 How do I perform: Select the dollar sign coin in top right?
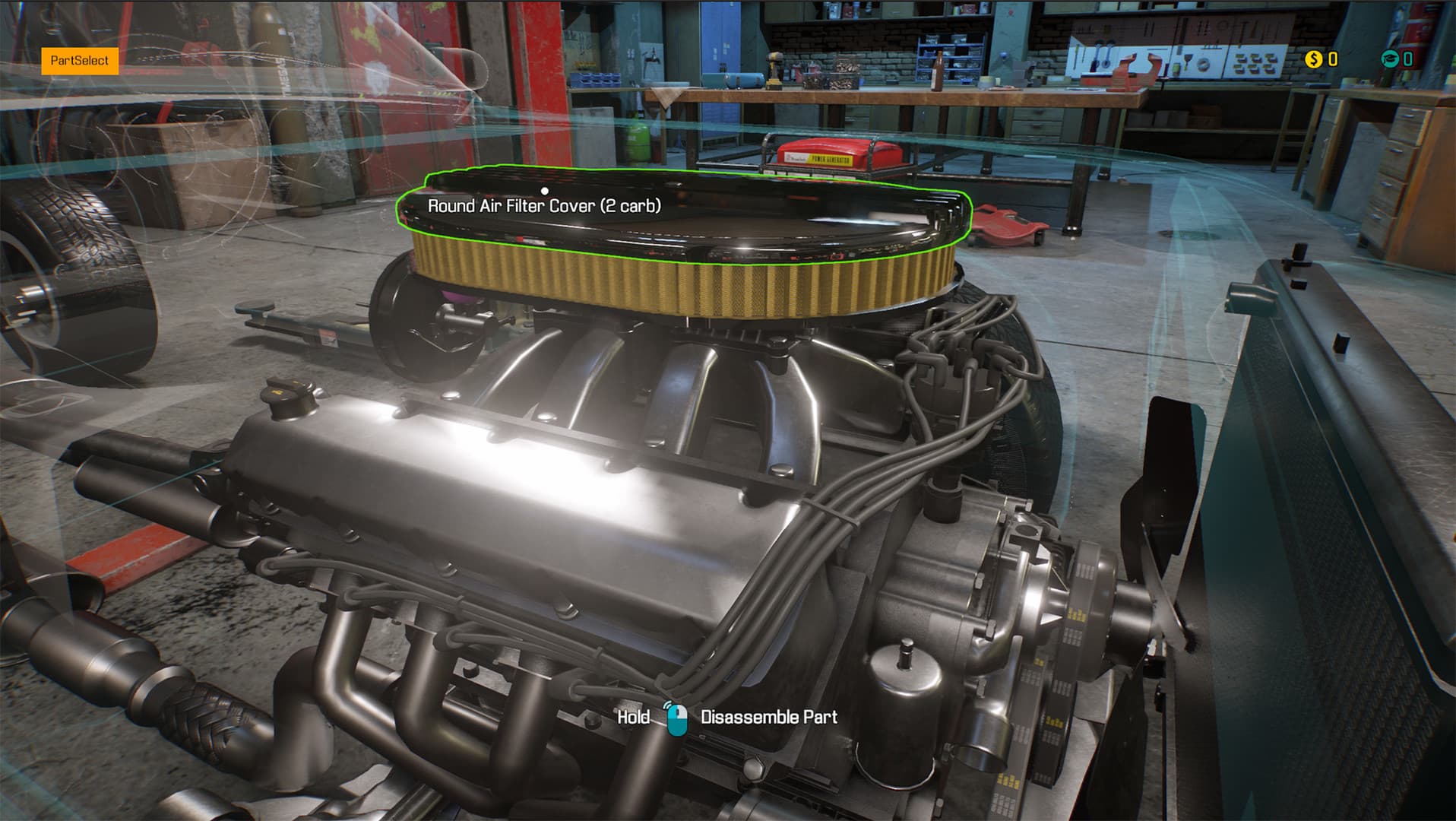click(1313, 59)
